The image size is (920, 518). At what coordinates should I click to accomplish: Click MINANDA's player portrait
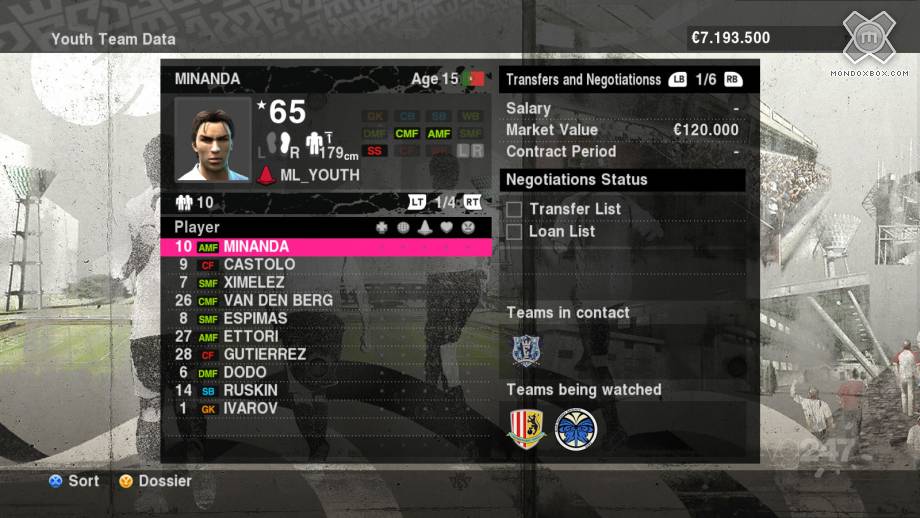pyautogui.click(x=211, y=138)
